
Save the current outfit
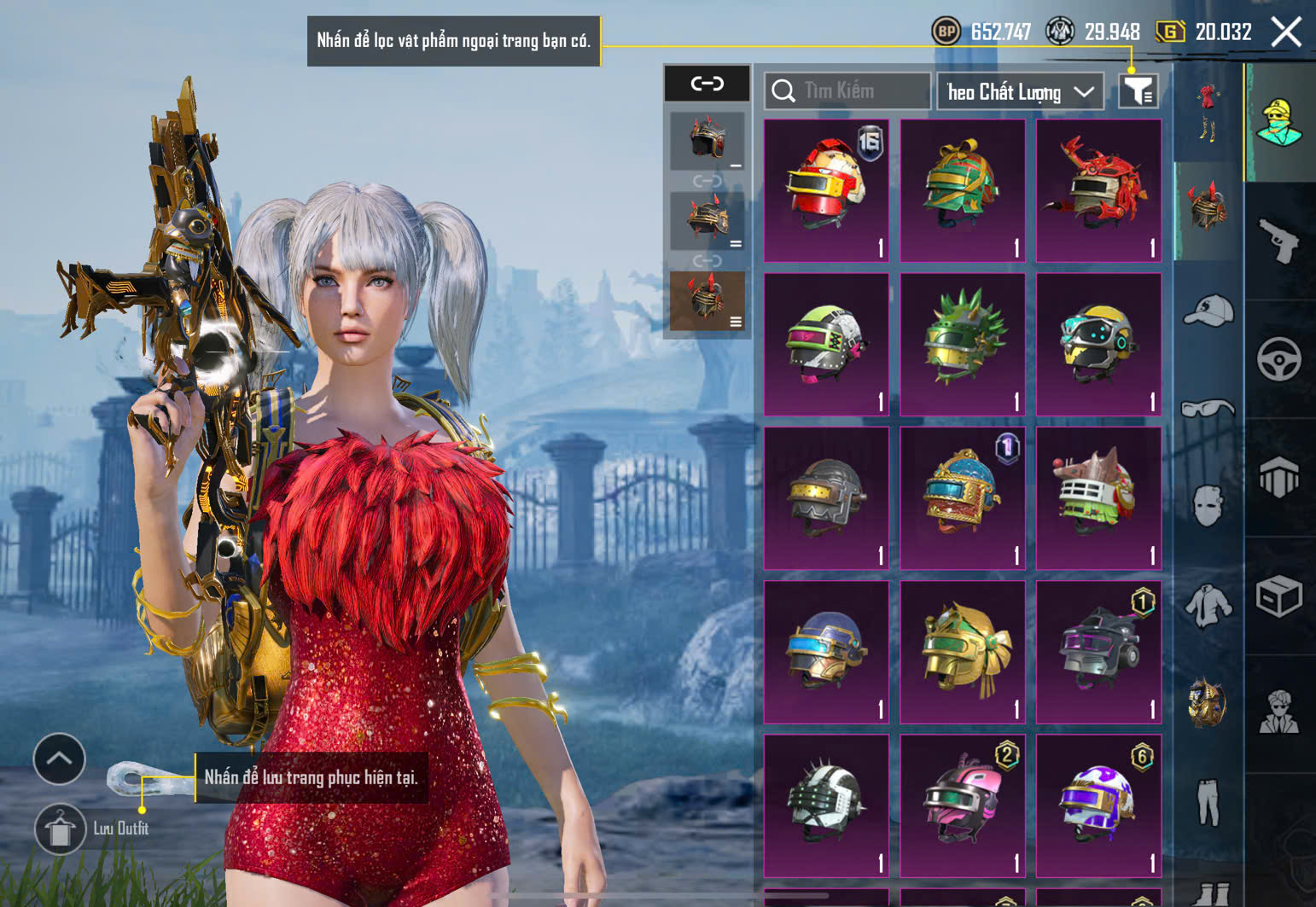(x=60, y=829)
